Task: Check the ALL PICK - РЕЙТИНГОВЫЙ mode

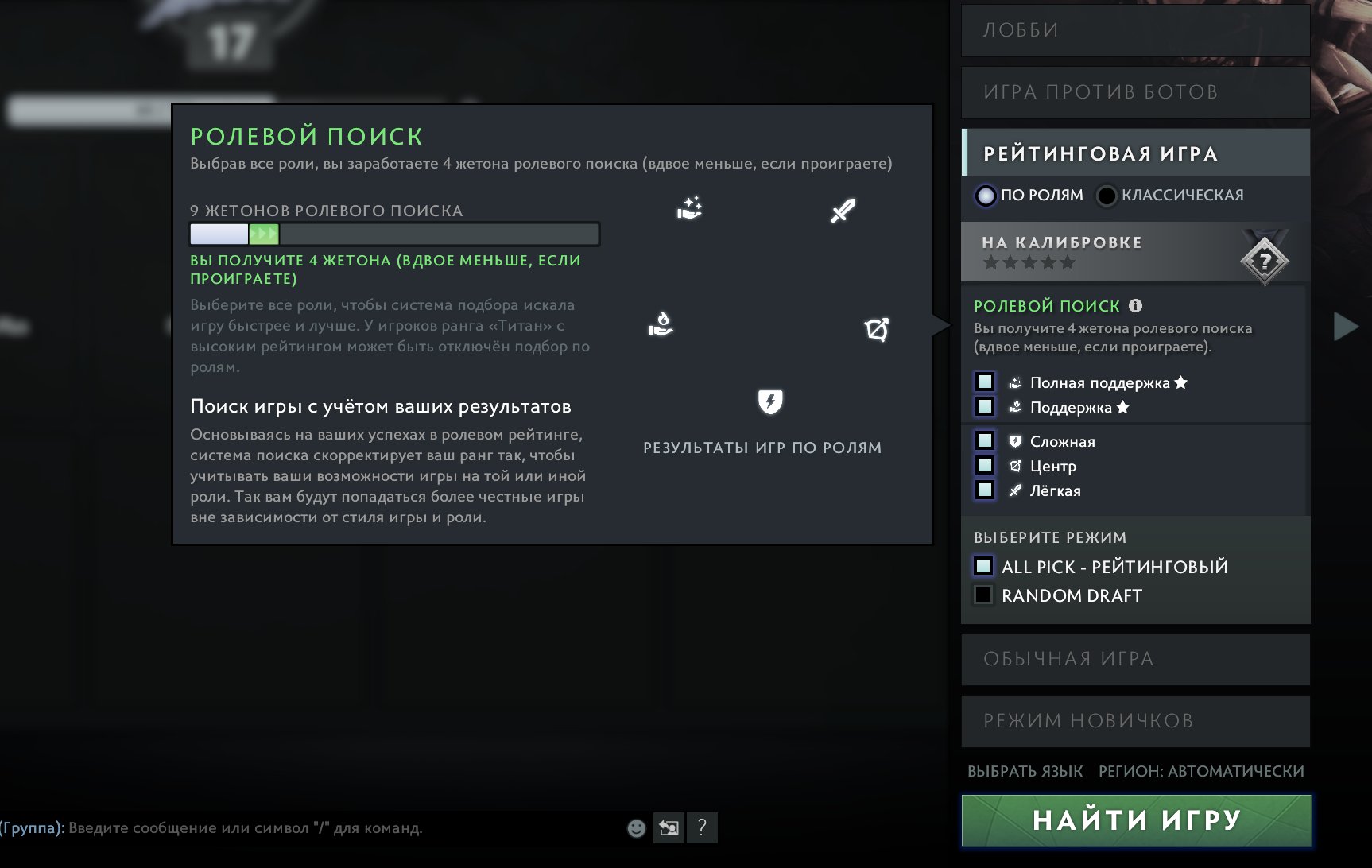Action: coord(982,566)
